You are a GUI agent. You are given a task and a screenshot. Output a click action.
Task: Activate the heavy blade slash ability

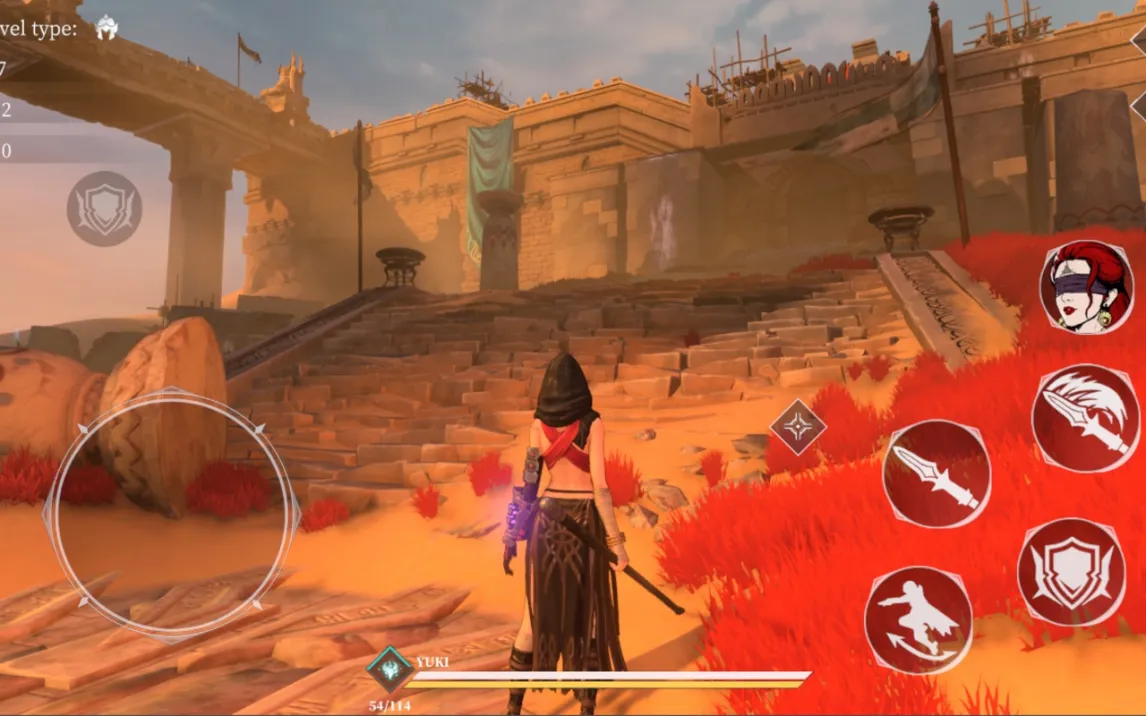[x=1085, y=418]
